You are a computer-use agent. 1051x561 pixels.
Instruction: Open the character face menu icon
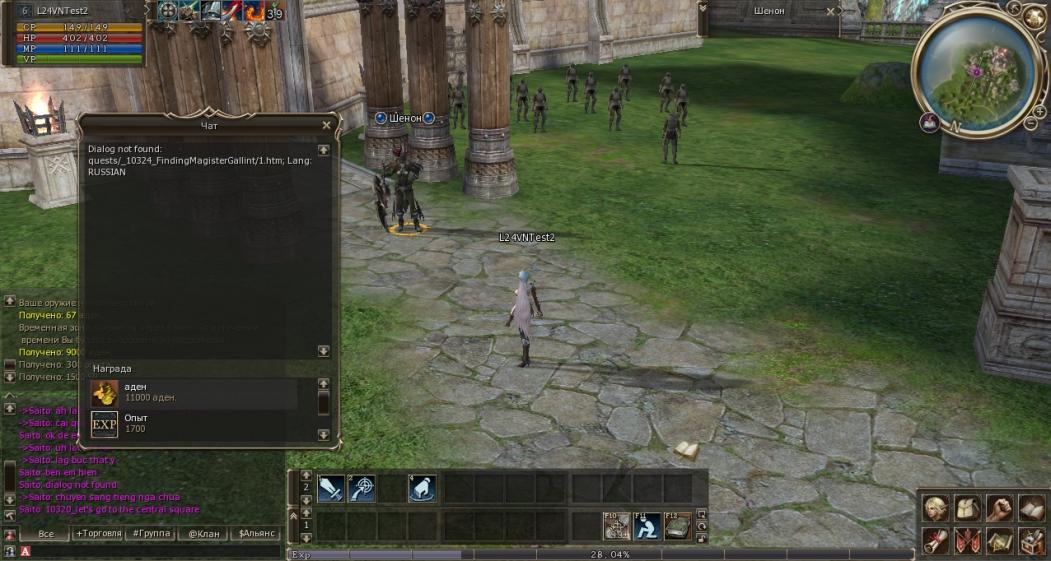[x=936, y=508]
